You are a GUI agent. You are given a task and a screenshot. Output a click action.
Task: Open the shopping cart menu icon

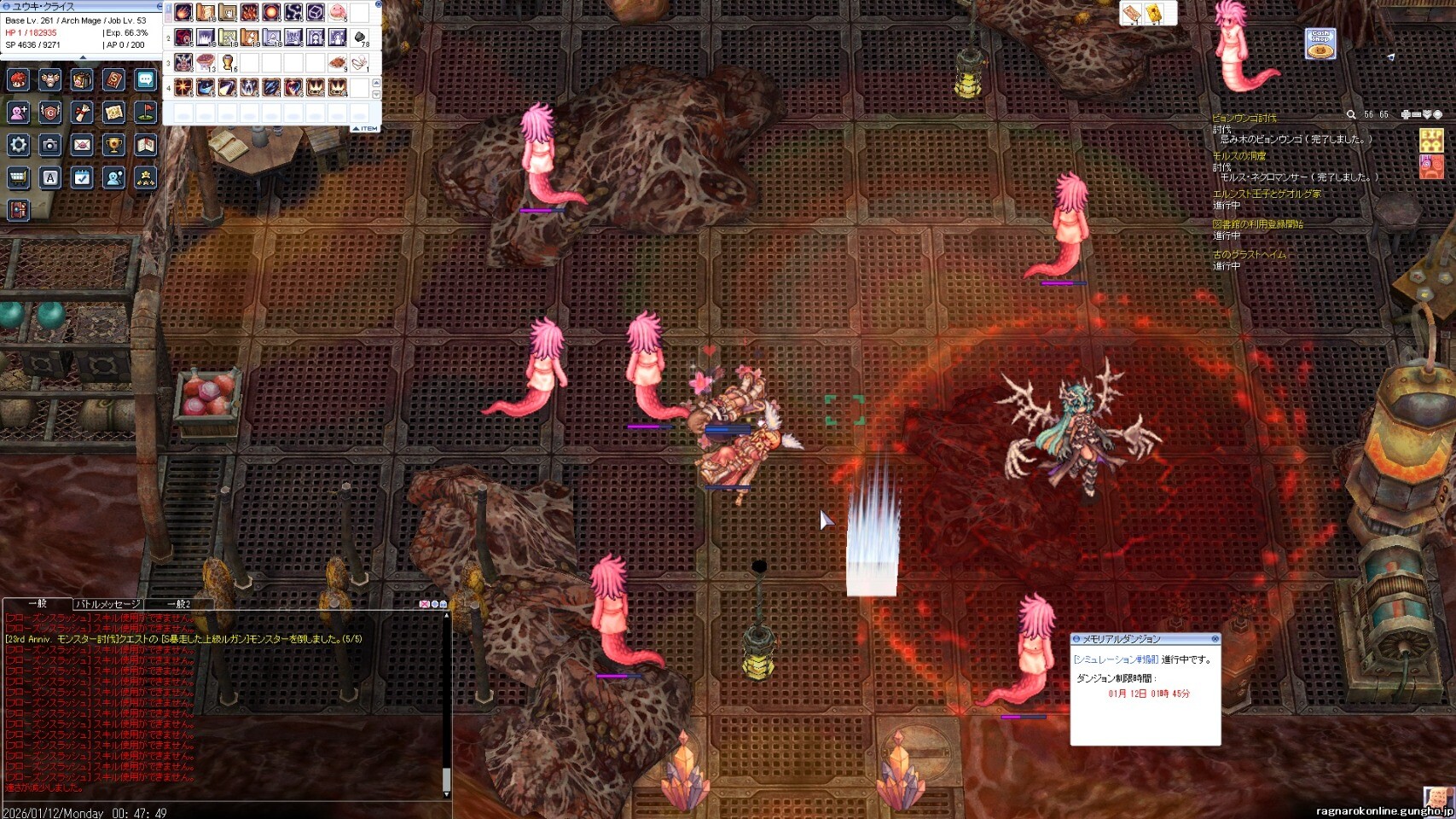[19, 177]
